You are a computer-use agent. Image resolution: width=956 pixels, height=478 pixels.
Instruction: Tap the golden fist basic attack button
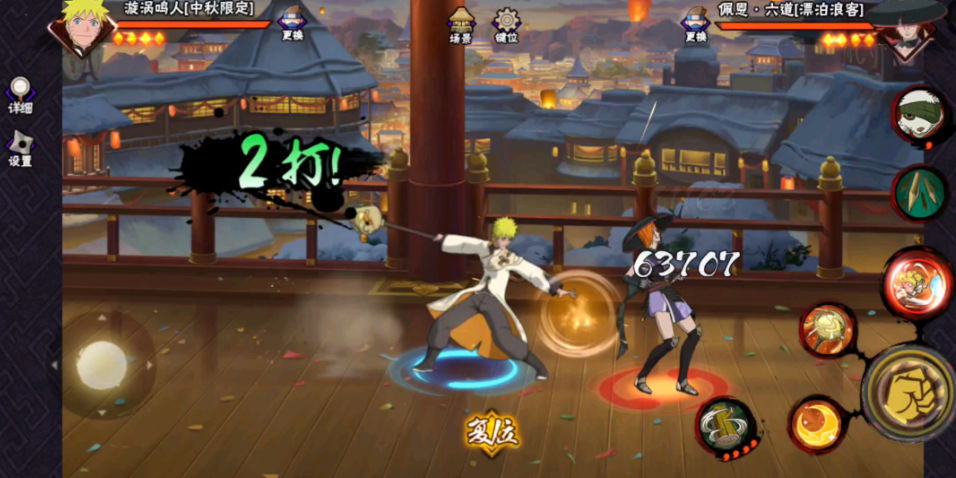coord(908,392)
